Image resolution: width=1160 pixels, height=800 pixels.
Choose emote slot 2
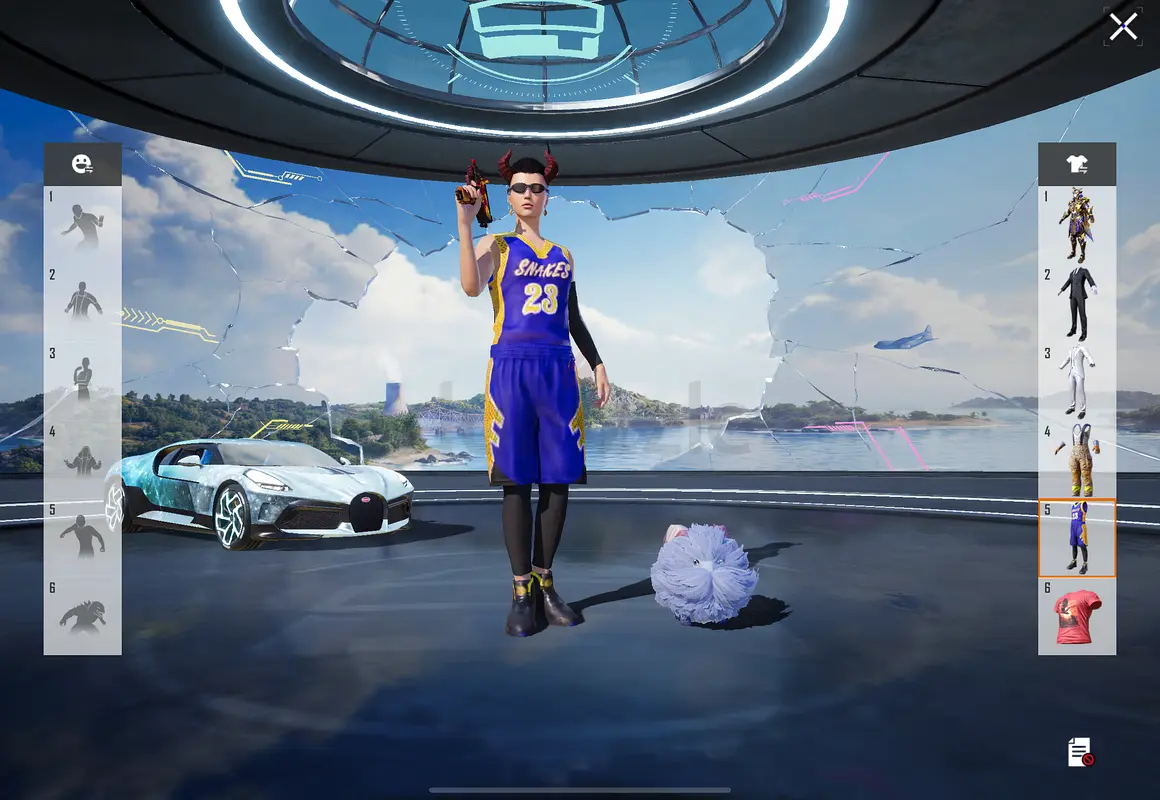pos(83,301)
